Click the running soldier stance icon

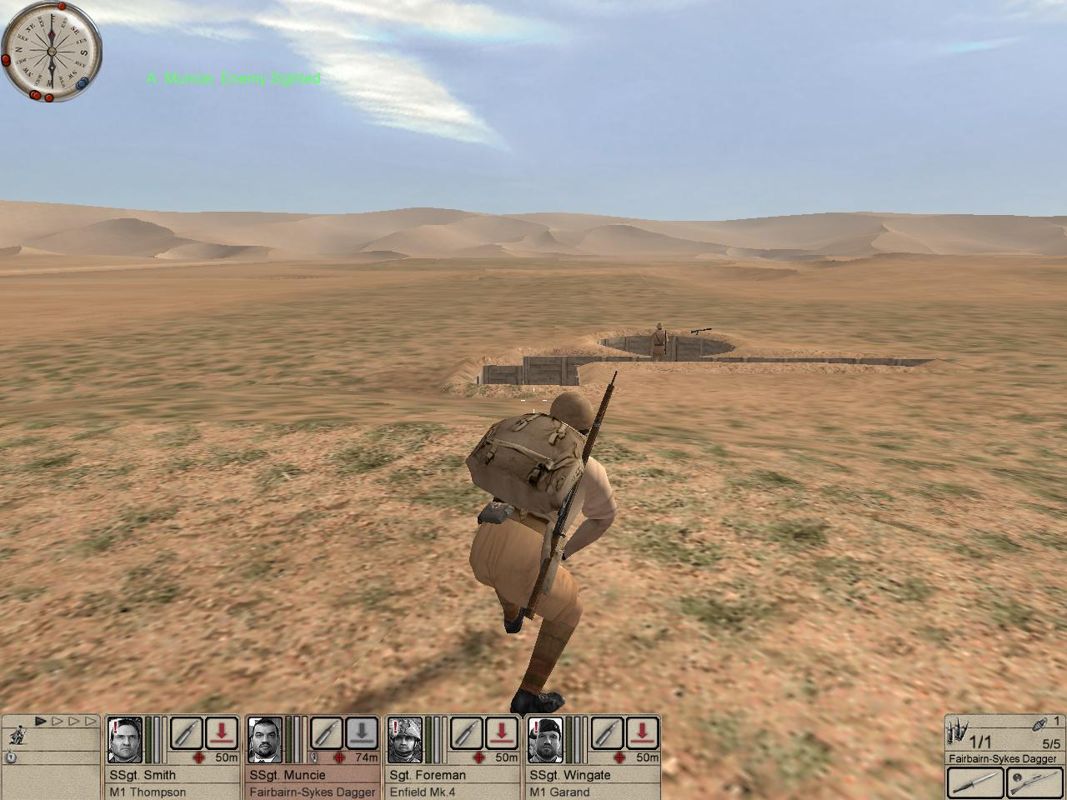coord(16,736)
